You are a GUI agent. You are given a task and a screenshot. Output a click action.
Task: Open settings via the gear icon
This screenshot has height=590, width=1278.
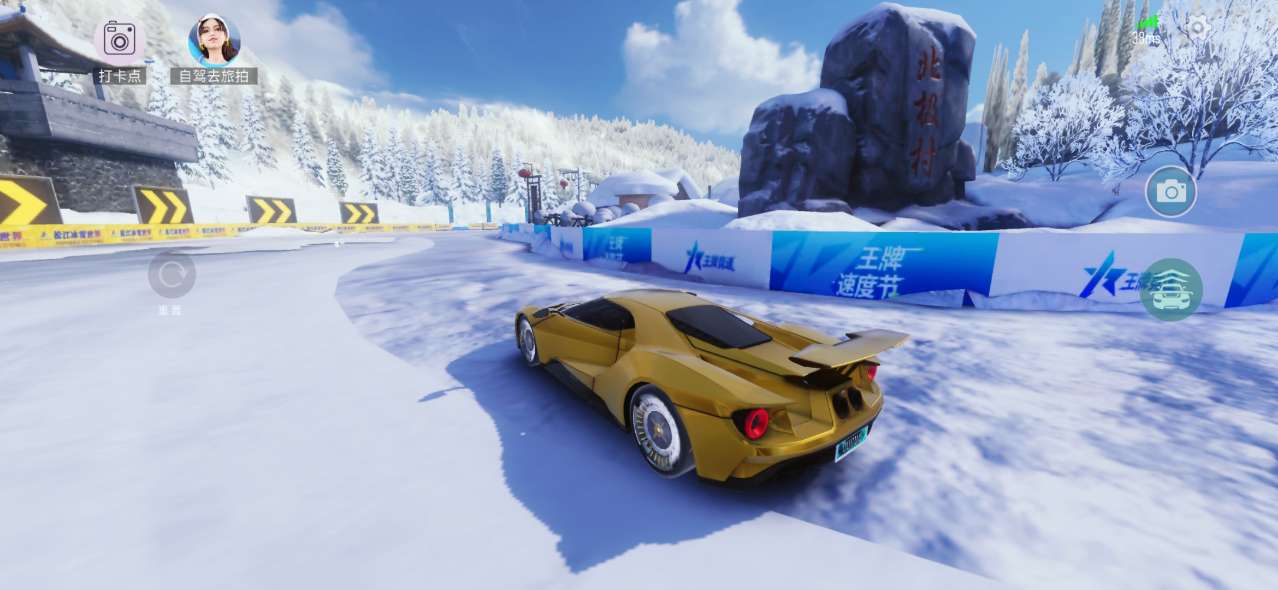pos(1198,28)
